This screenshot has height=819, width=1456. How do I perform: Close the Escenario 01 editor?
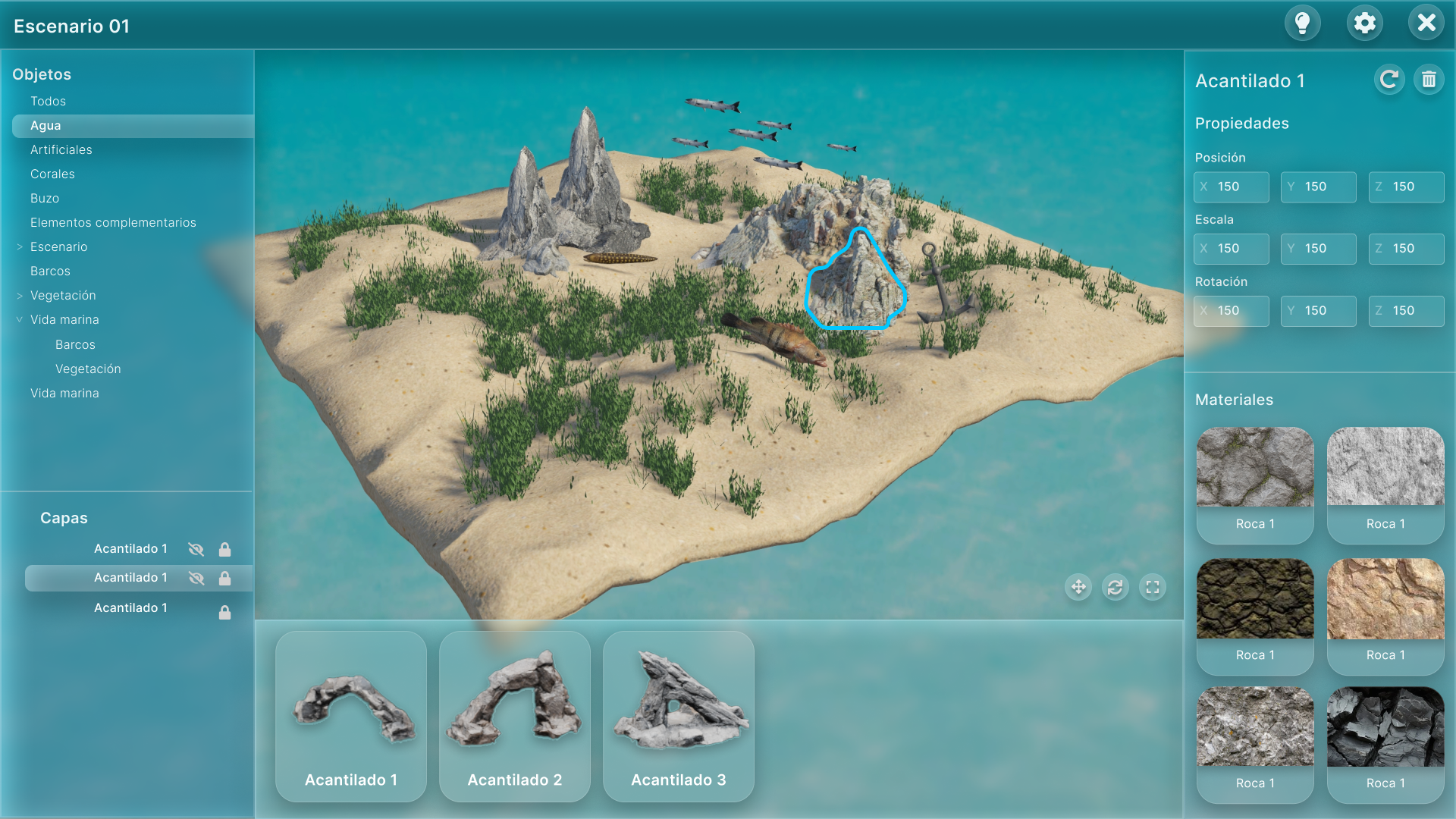point(1426,24)
